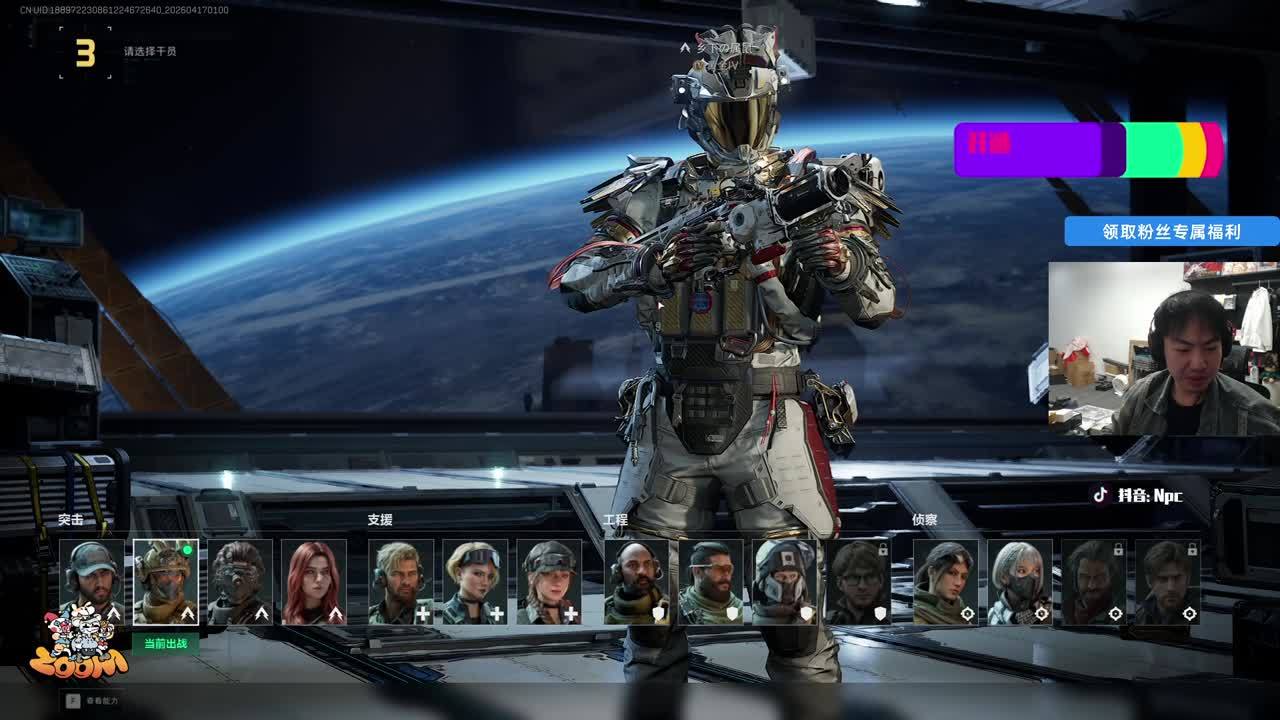This screenshot has height=720, width=1280.
Task: Select the blonde support operator with goggles
Action: [475, 582]
